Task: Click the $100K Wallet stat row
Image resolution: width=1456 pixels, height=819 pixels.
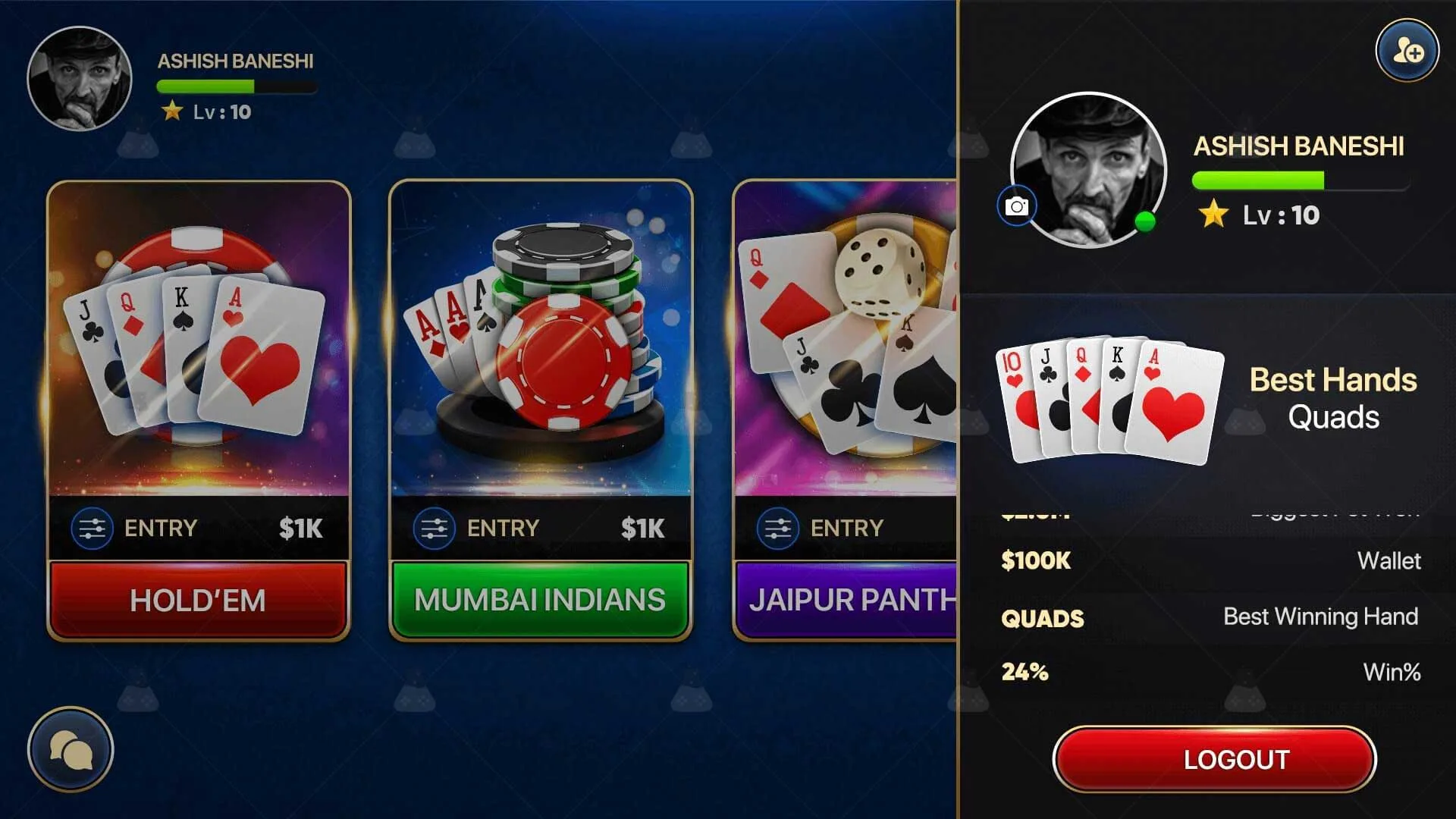Action: click(1213, 561)
